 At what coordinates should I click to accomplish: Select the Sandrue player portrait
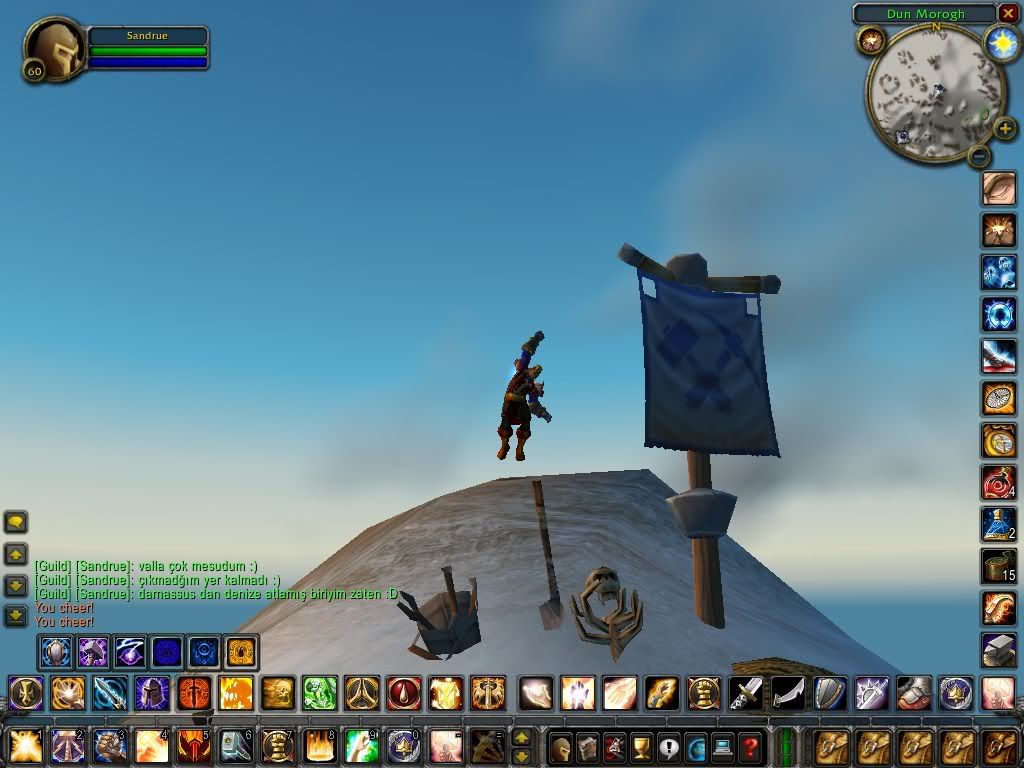point(54,48)
